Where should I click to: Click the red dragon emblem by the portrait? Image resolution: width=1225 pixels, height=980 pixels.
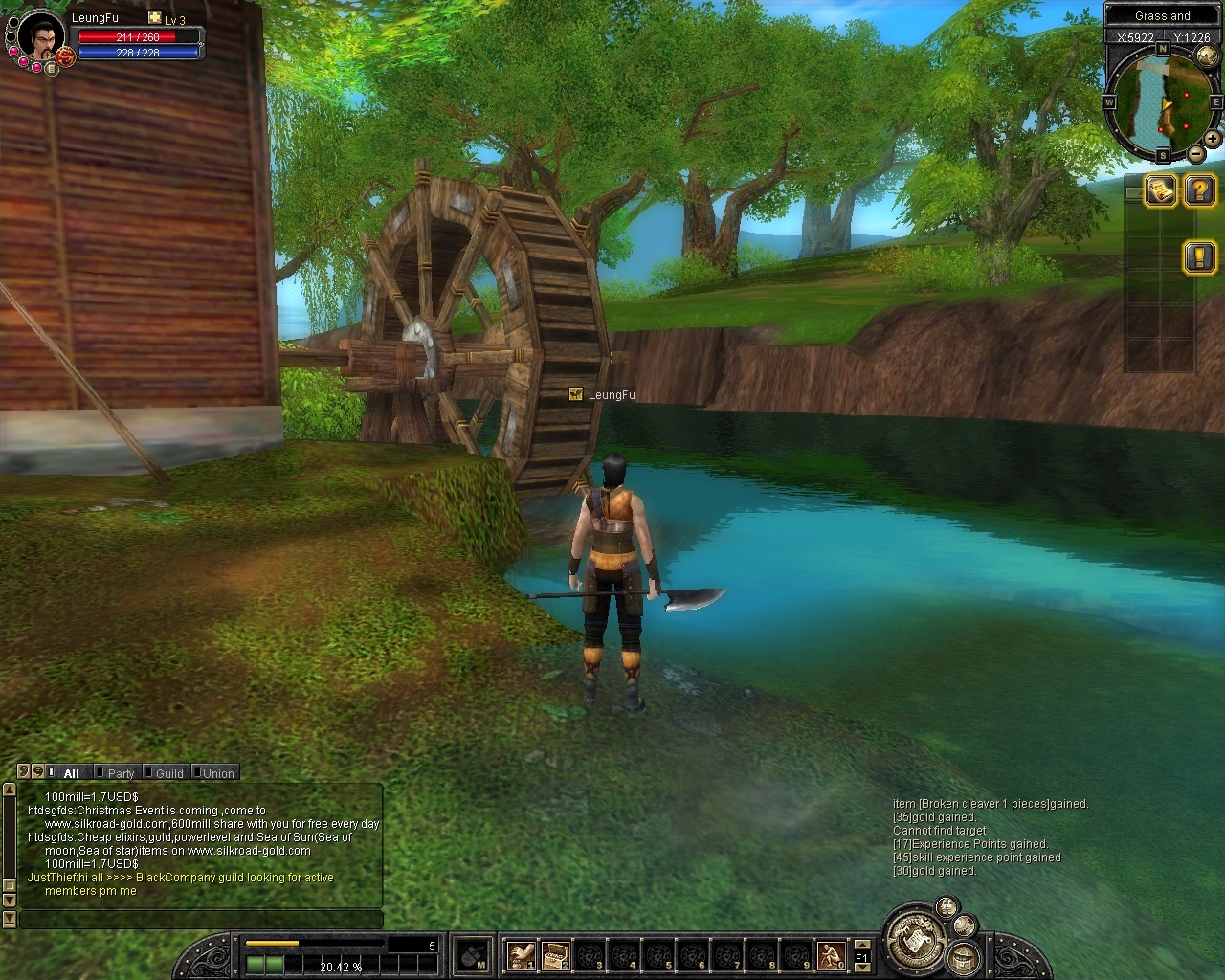click(65, 57)
